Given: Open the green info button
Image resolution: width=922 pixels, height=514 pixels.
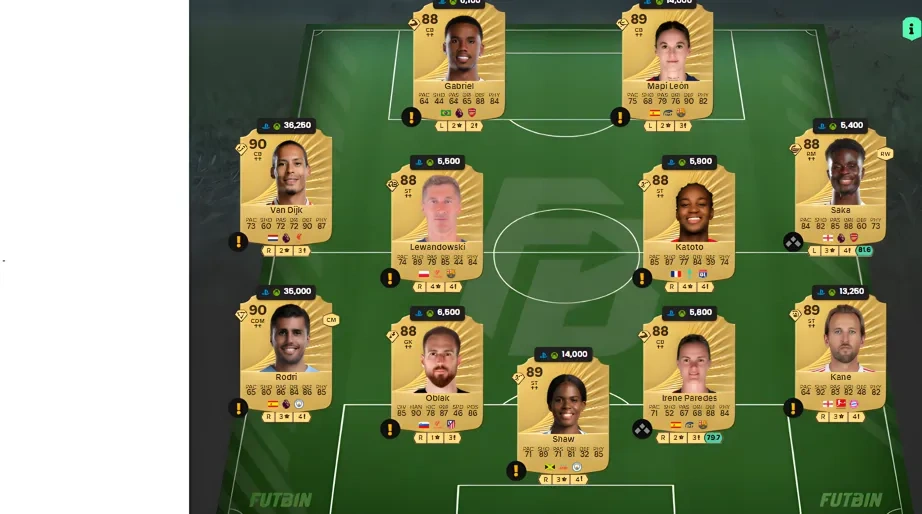Looking at the screenshot, I should pos(911,28).
